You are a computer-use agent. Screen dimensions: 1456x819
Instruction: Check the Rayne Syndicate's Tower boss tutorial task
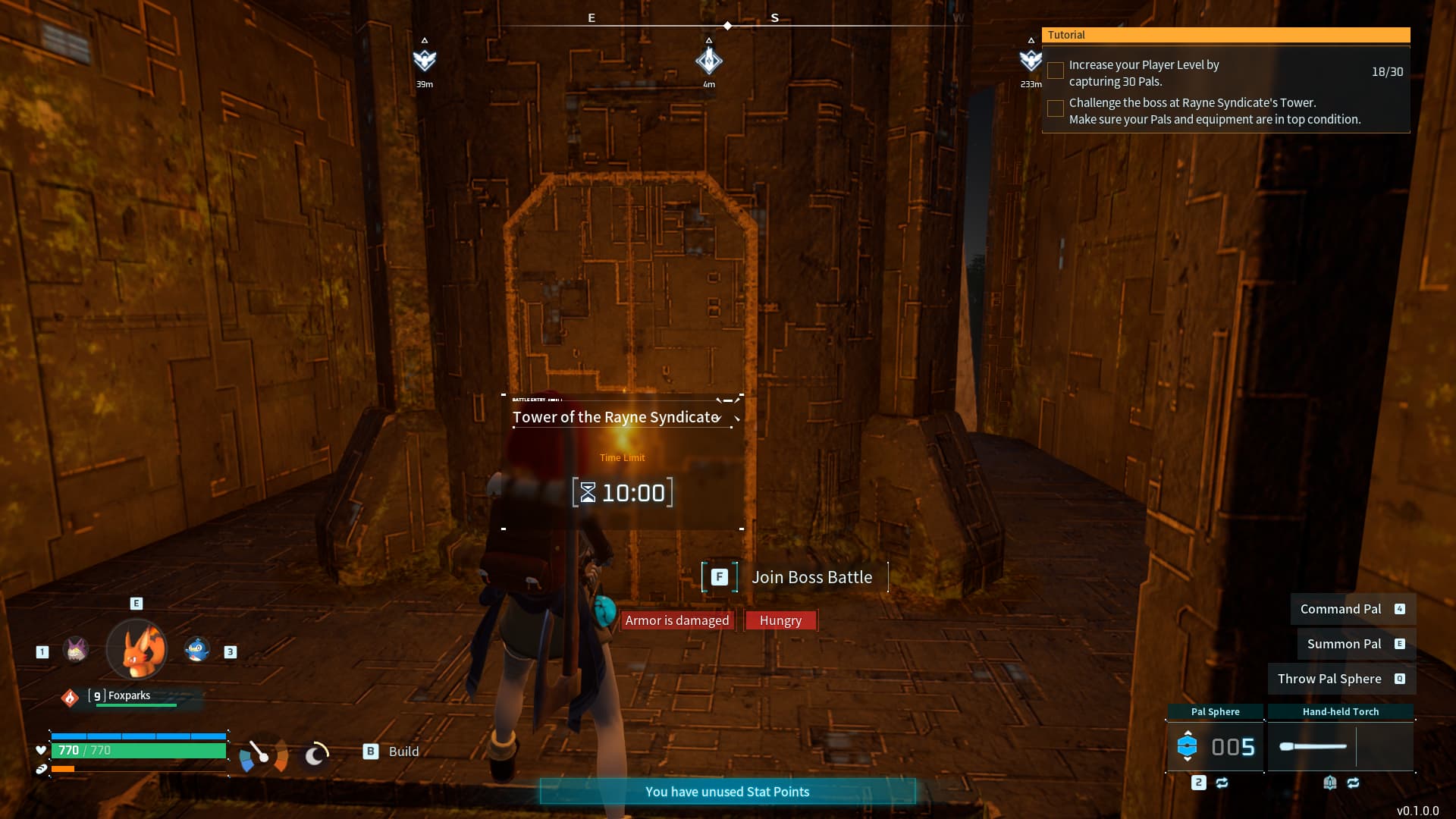point(1055,108)
